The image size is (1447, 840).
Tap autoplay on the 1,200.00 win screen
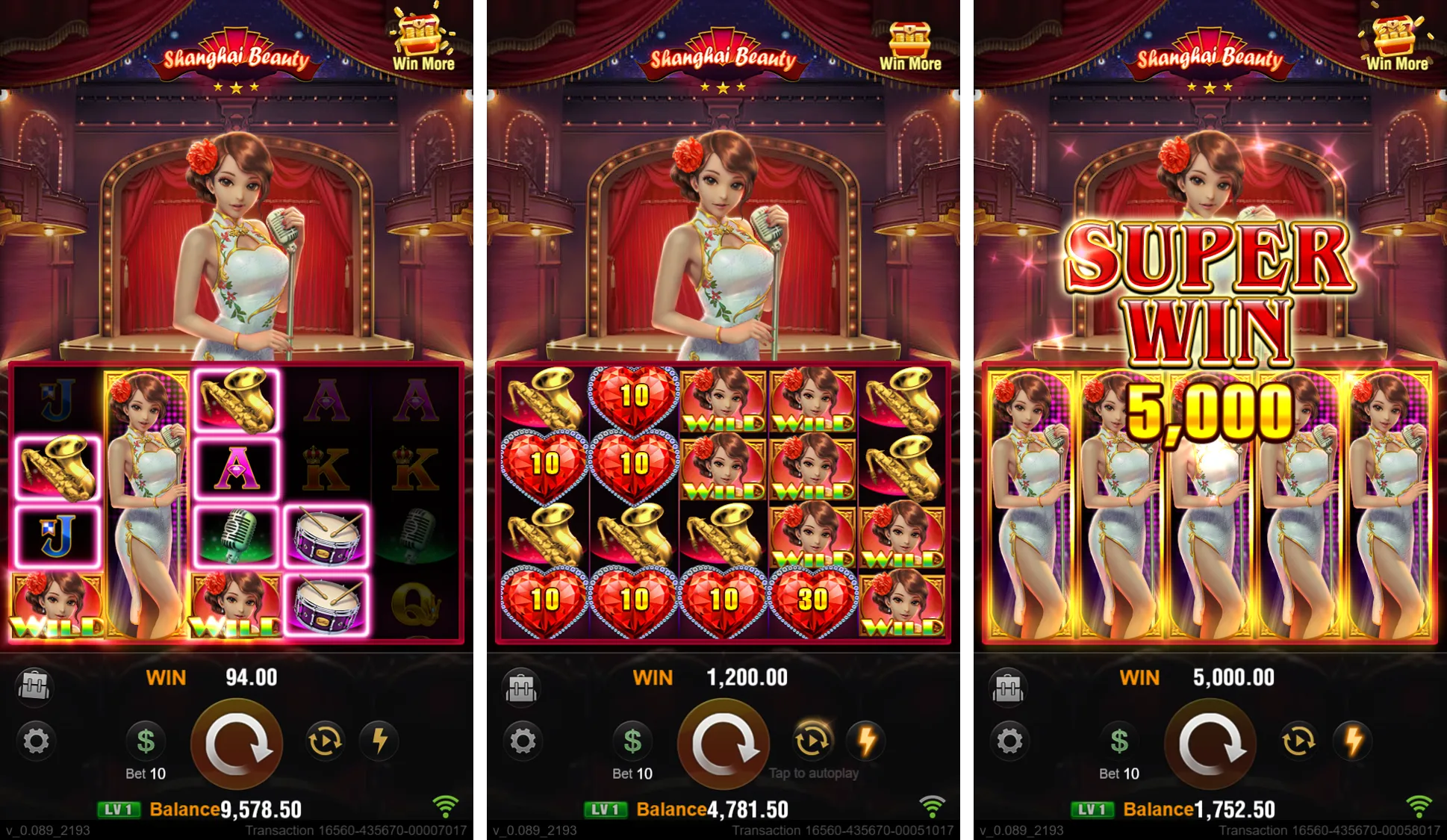coord(812,741)
